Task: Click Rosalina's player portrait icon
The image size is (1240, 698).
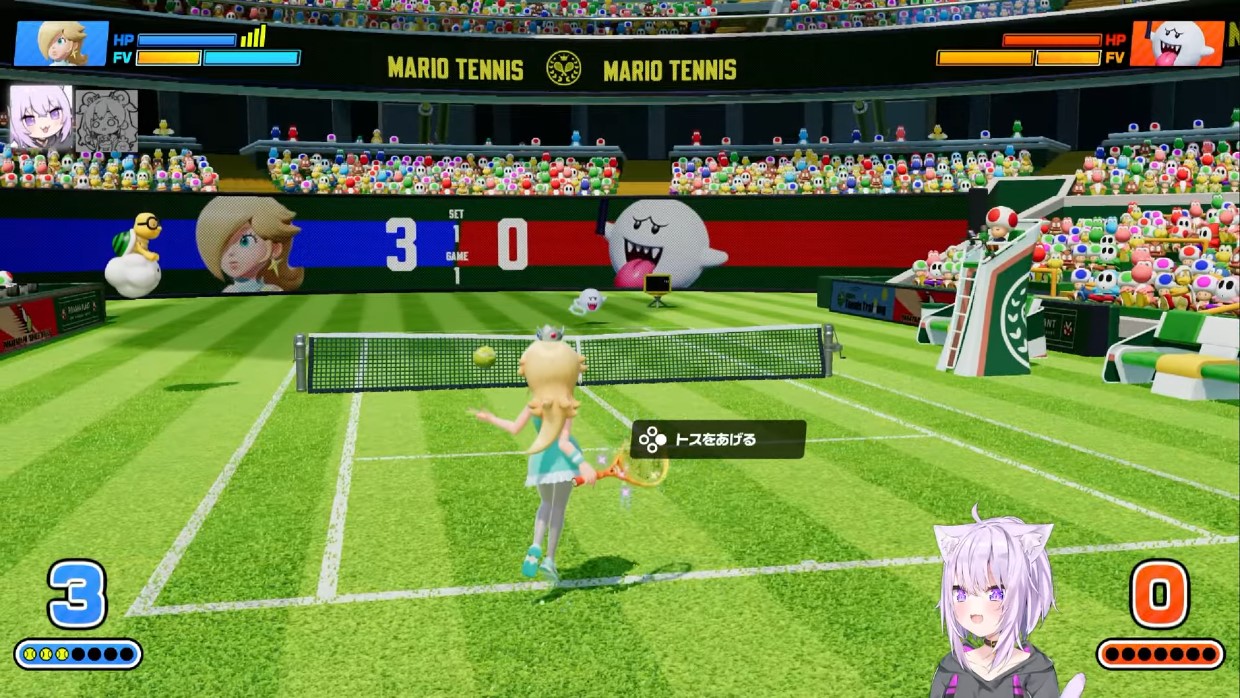Action: (x=61, y=44)
